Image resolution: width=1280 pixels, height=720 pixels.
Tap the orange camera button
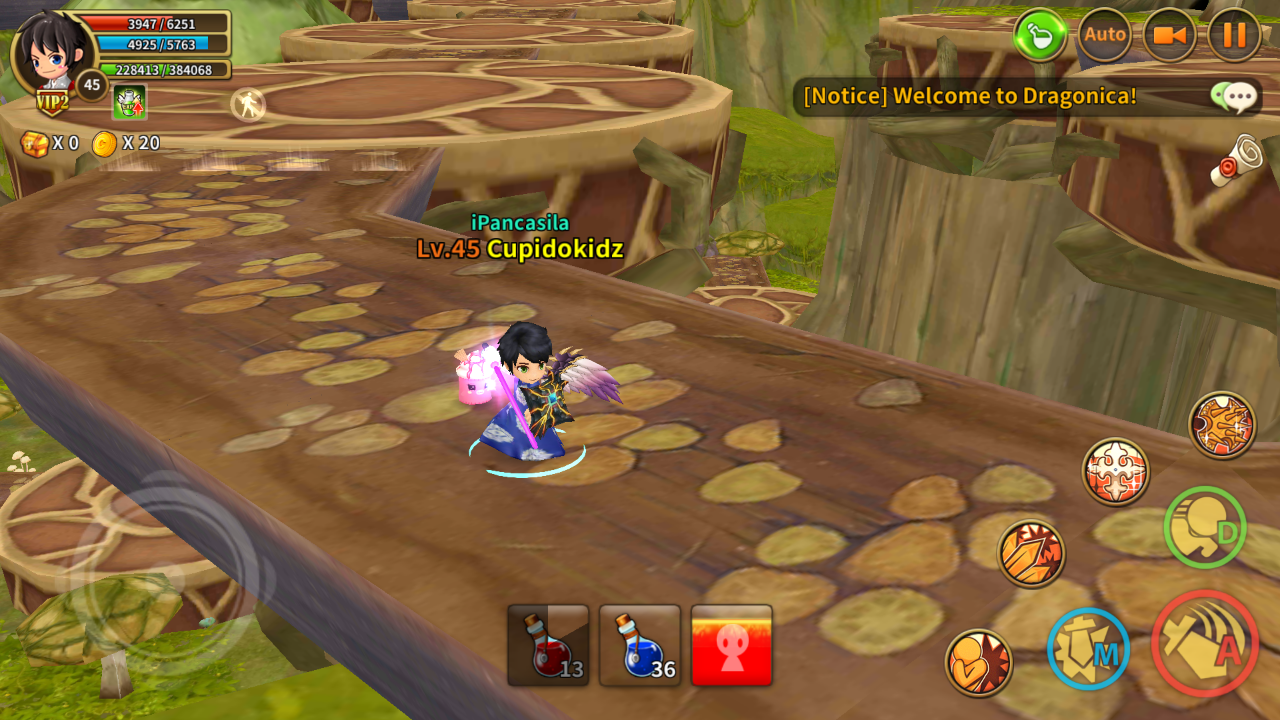(1169, 35)
